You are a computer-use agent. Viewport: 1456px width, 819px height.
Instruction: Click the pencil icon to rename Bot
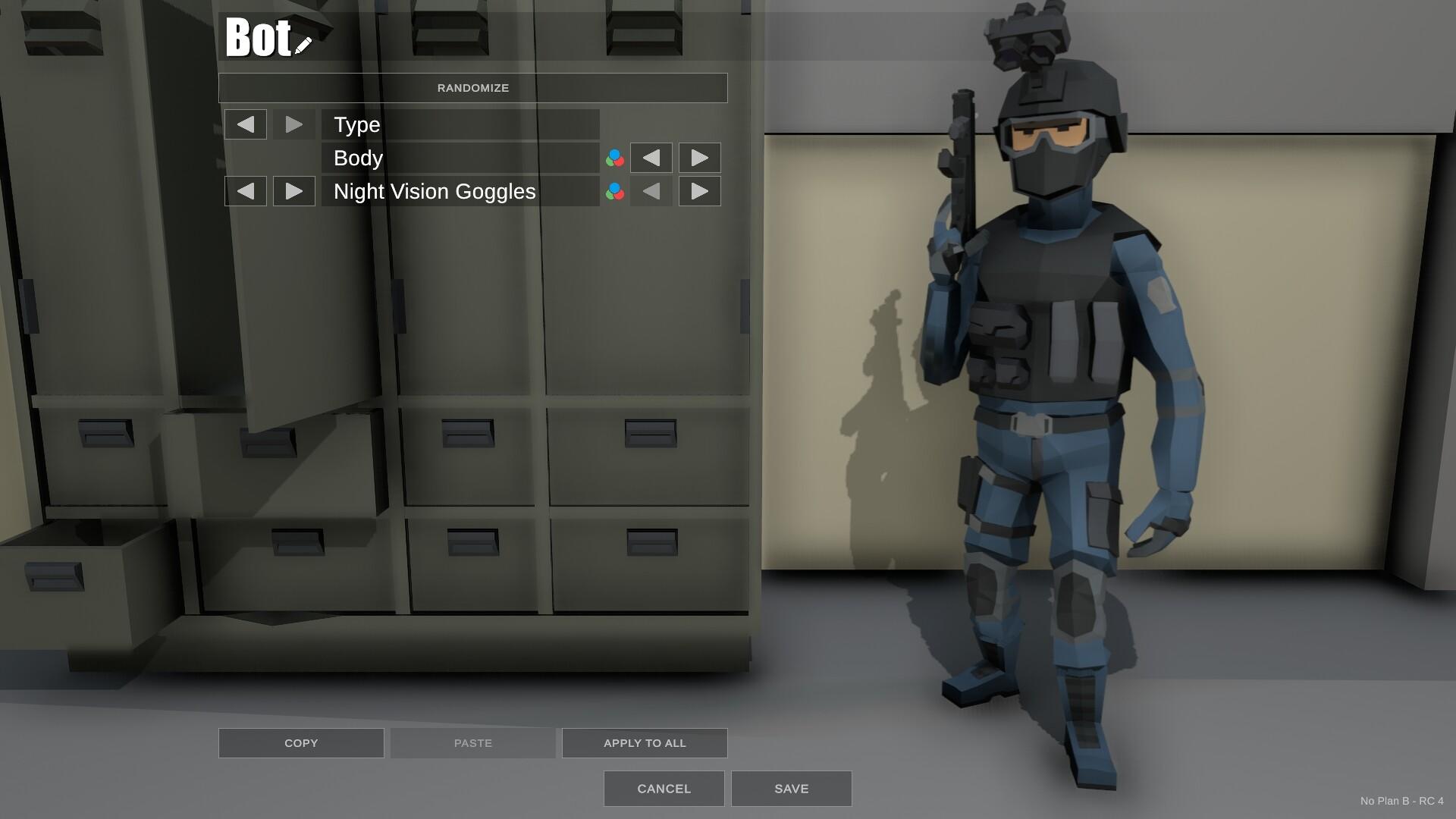coord(303,44)
